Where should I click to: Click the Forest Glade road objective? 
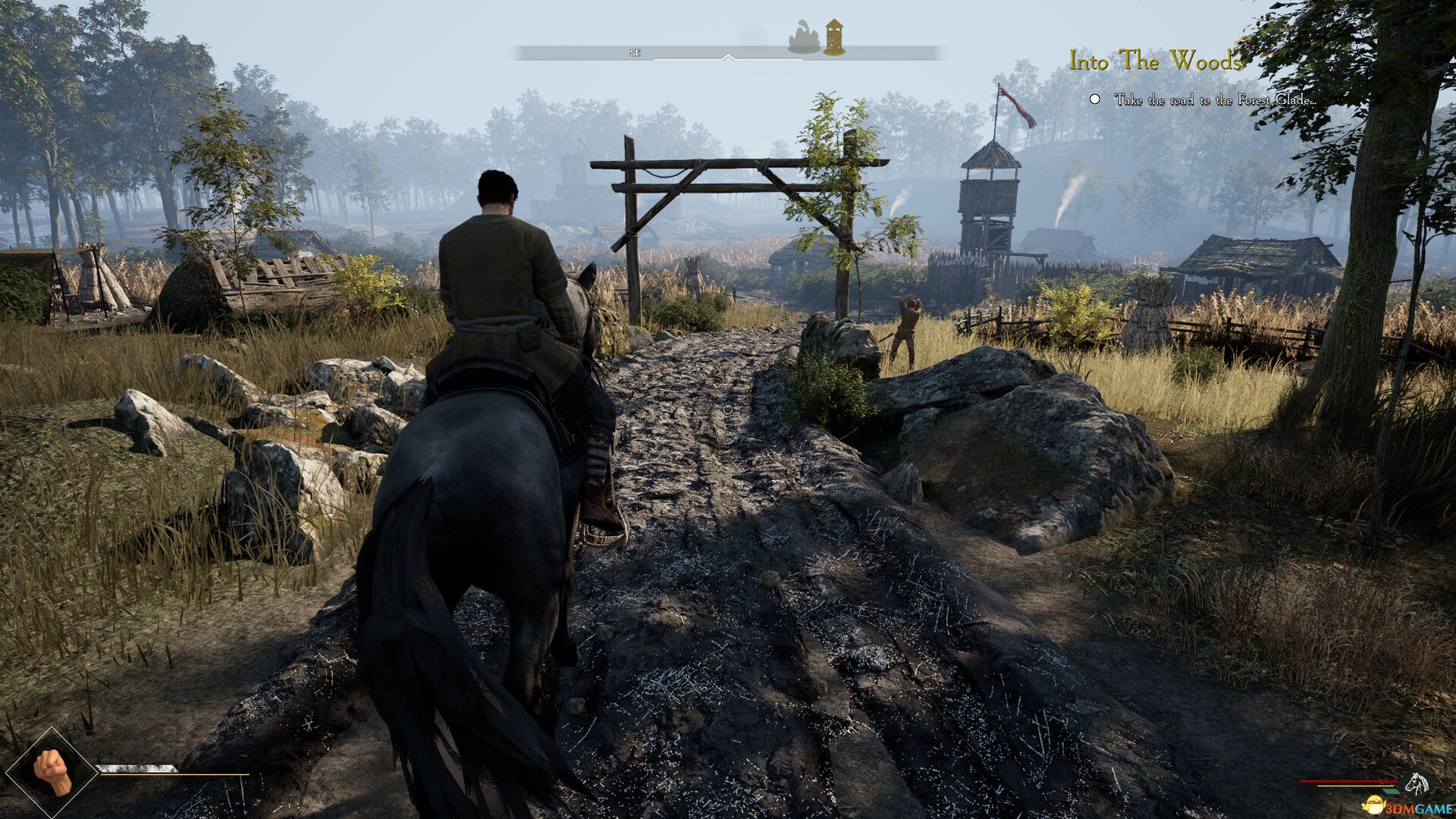tap(1214, 99)
